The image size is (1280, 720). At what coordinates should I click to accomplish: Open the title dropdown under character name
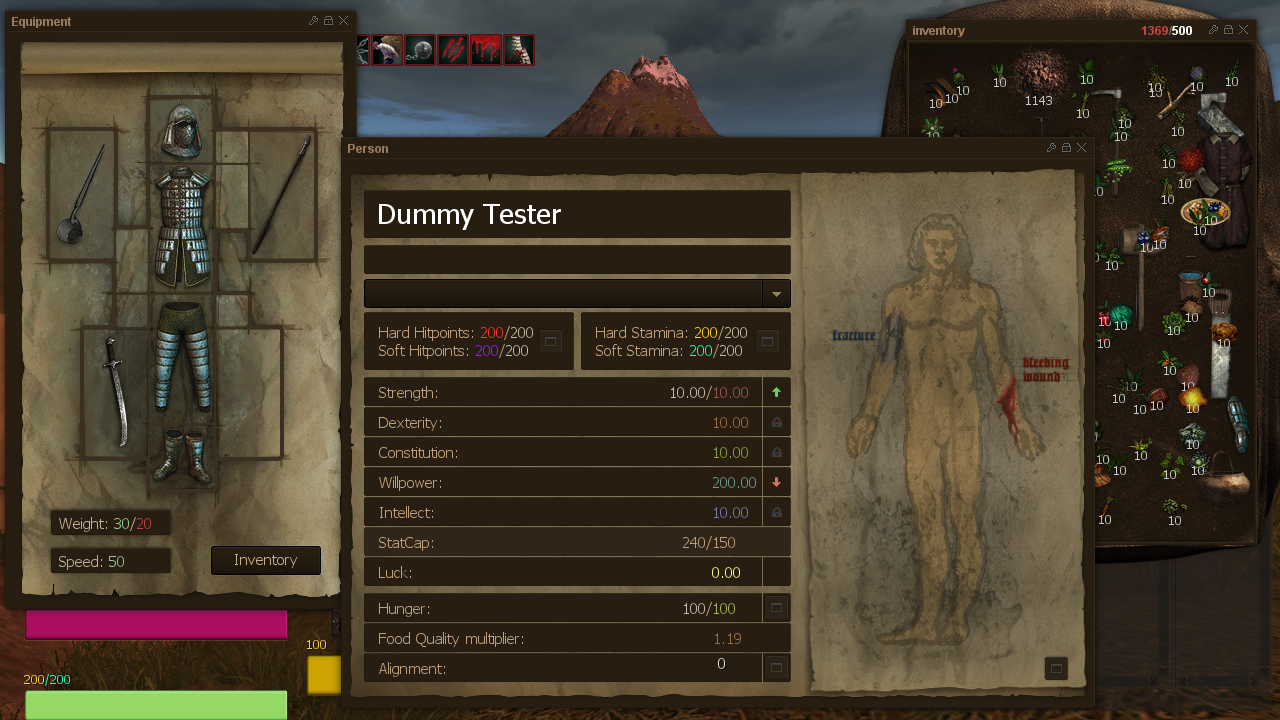tap(776, 294)
